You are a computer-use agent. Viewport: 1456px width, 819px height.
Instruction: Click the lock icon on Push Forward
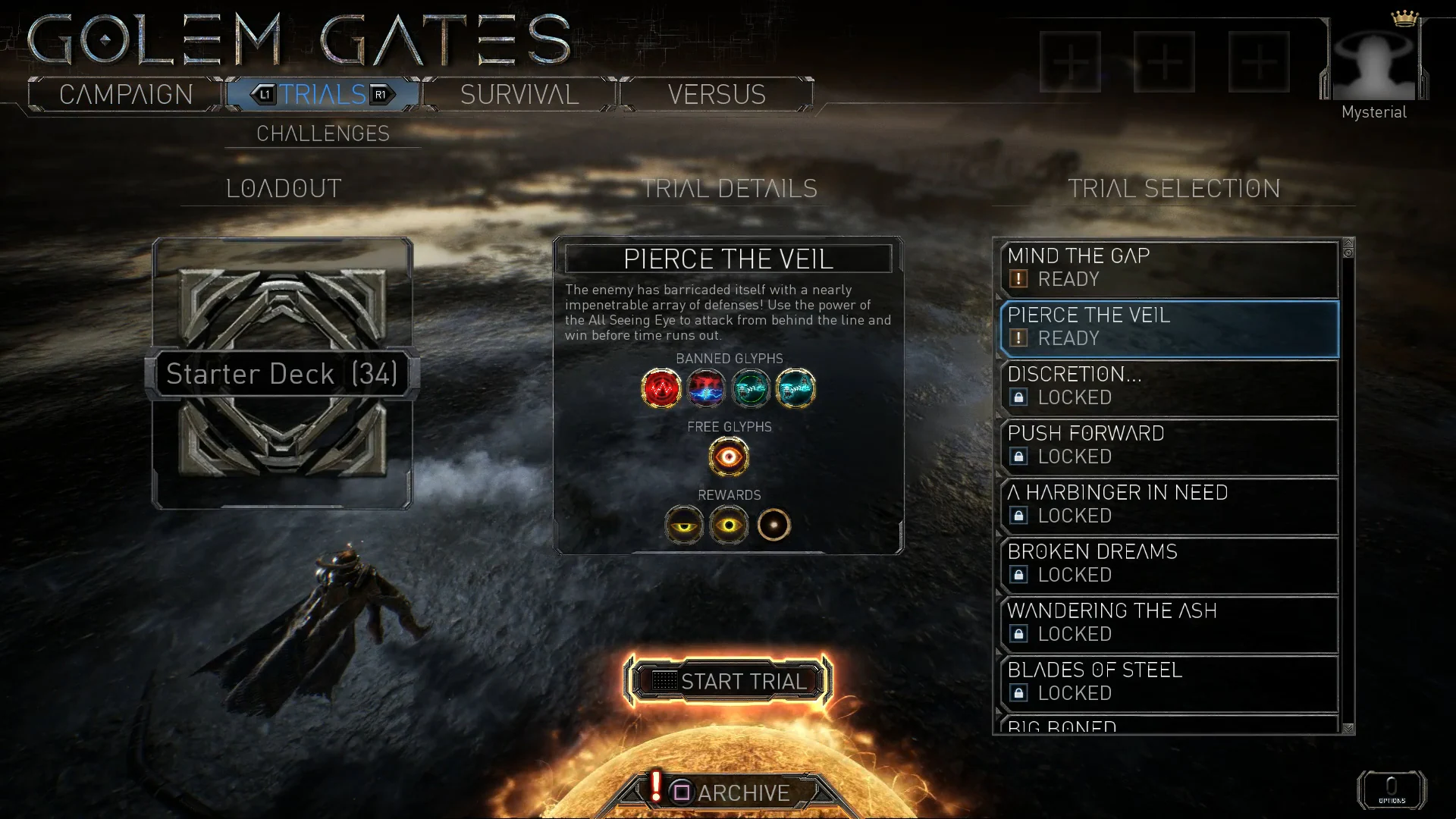[x=1019, y=457]
